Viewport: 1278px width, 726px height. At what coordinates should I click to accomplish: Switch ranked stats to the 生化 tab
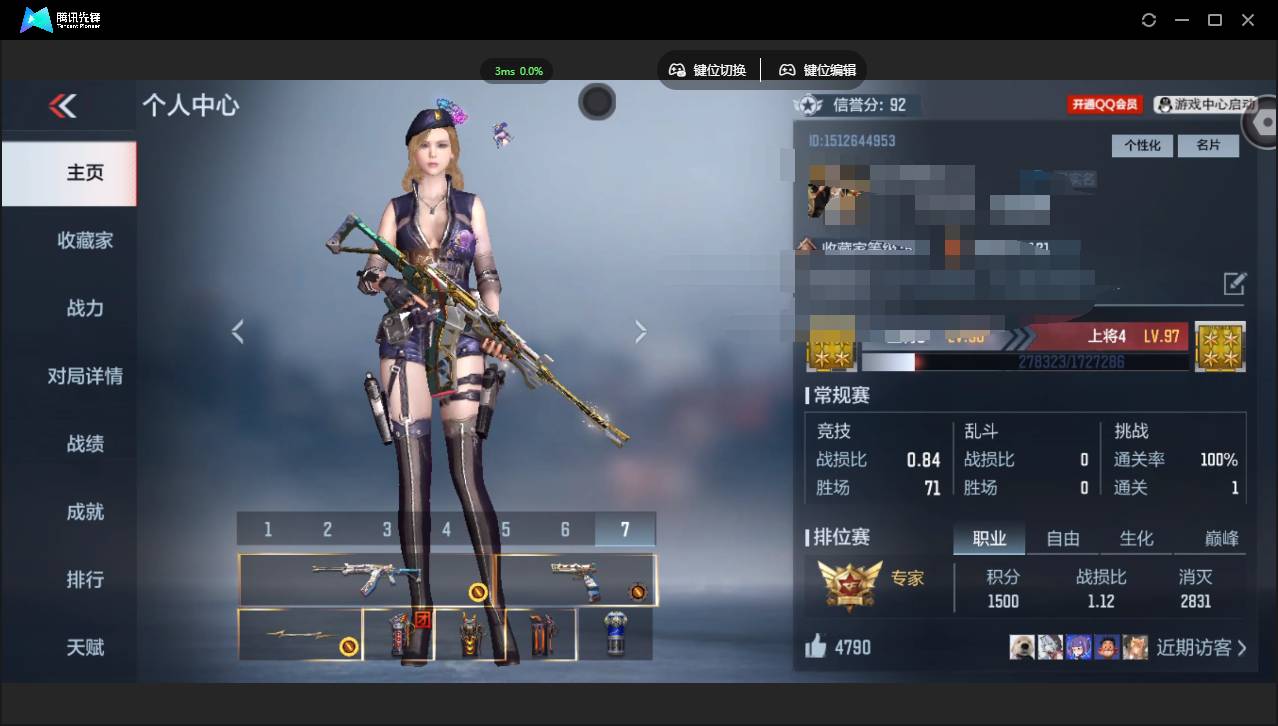tap(1136, 539)
